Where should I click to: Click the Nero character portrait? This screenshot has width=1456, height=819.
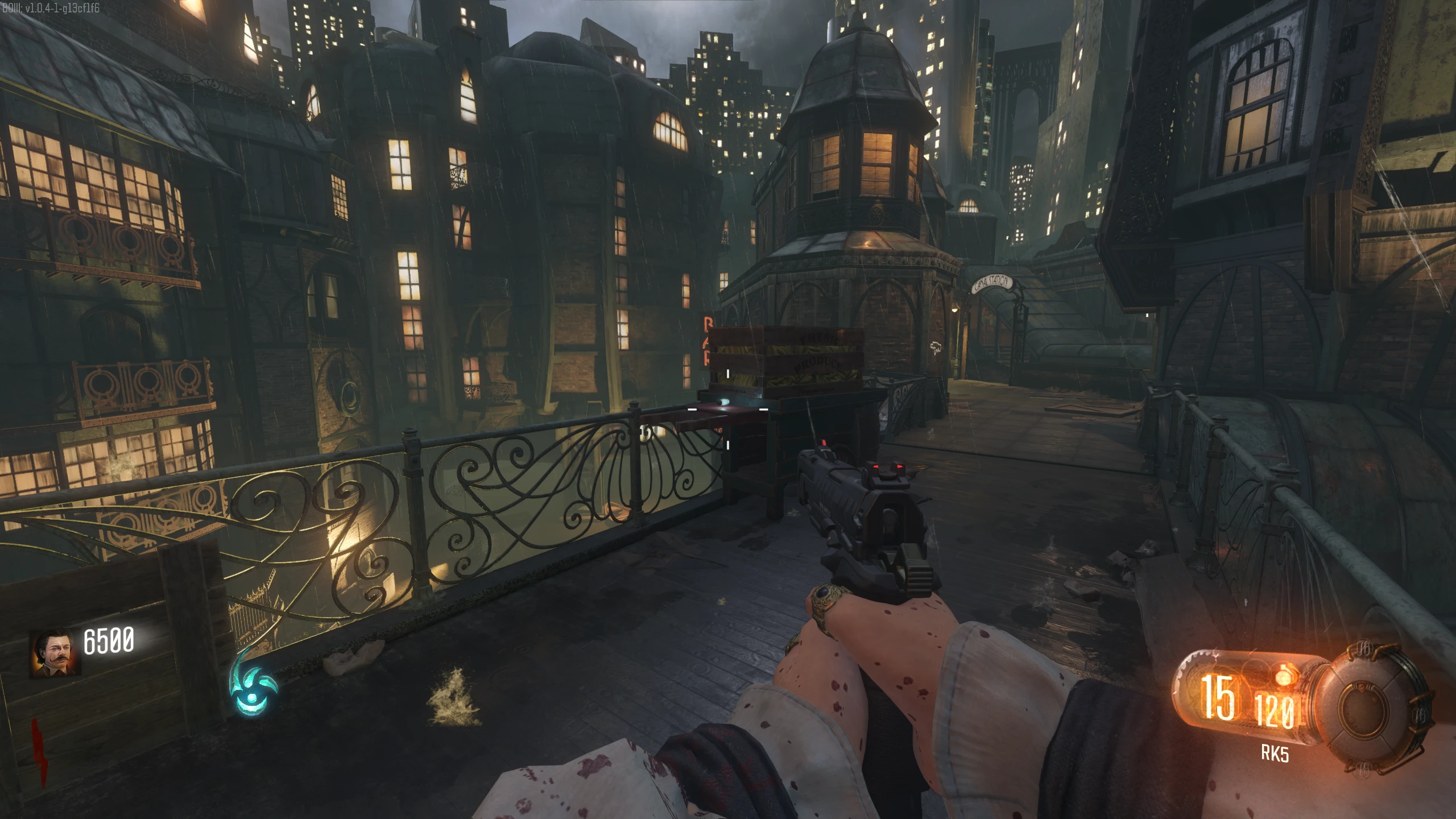point(55,653)
